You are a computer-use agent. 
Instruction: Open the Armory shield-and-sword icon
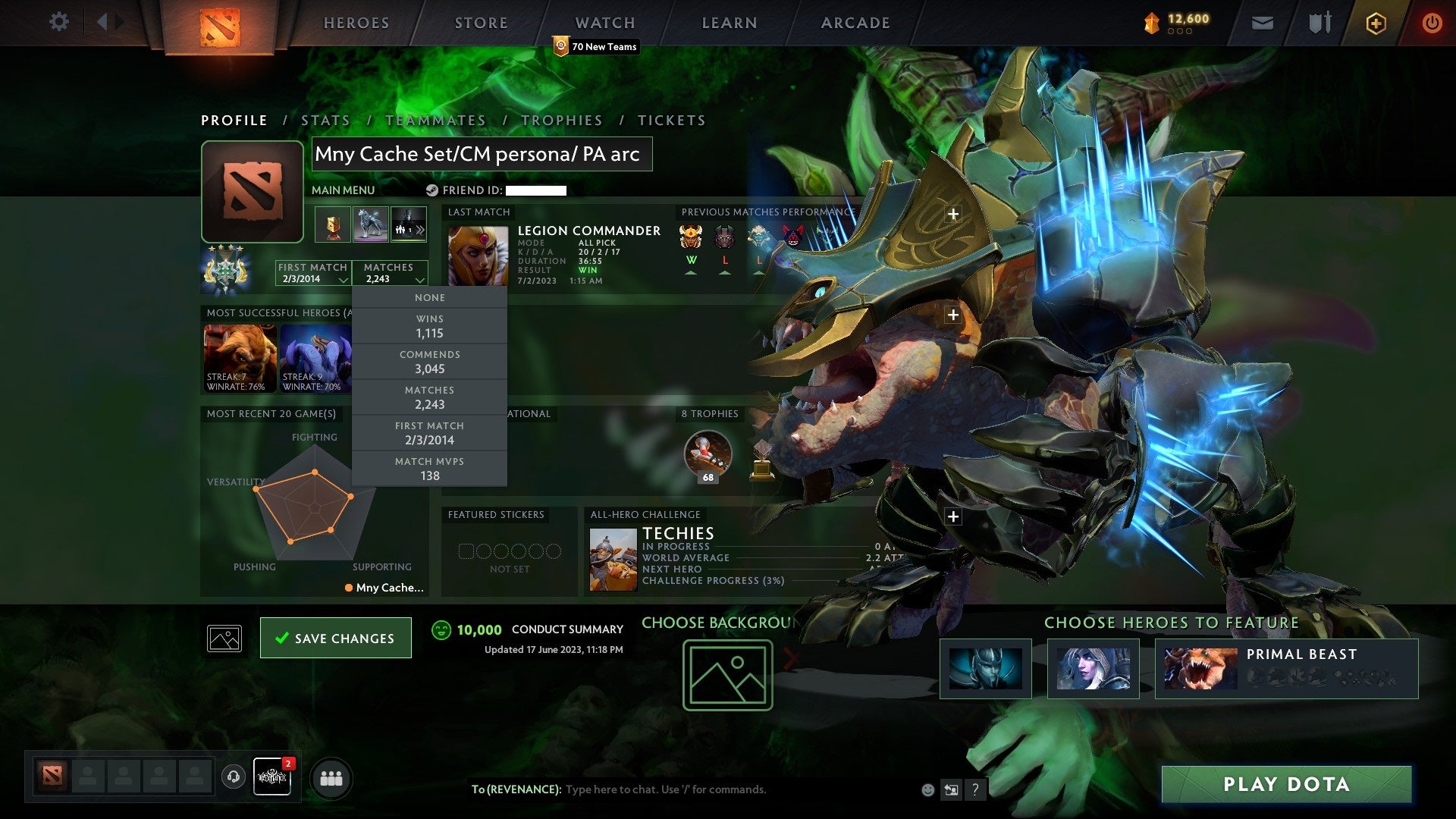[1319, 23]
